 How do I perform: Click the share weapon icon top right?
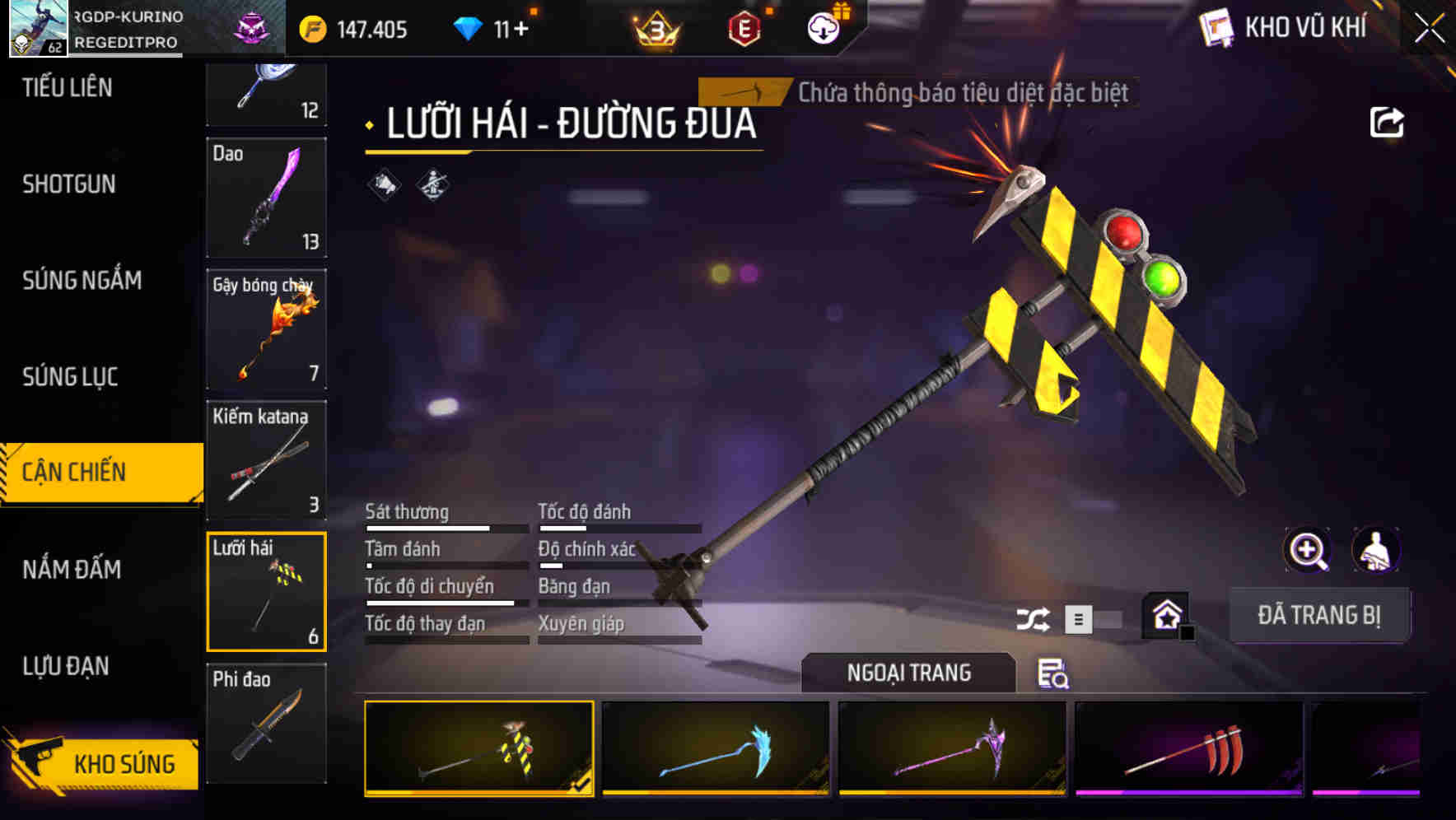pos(1387,121)
